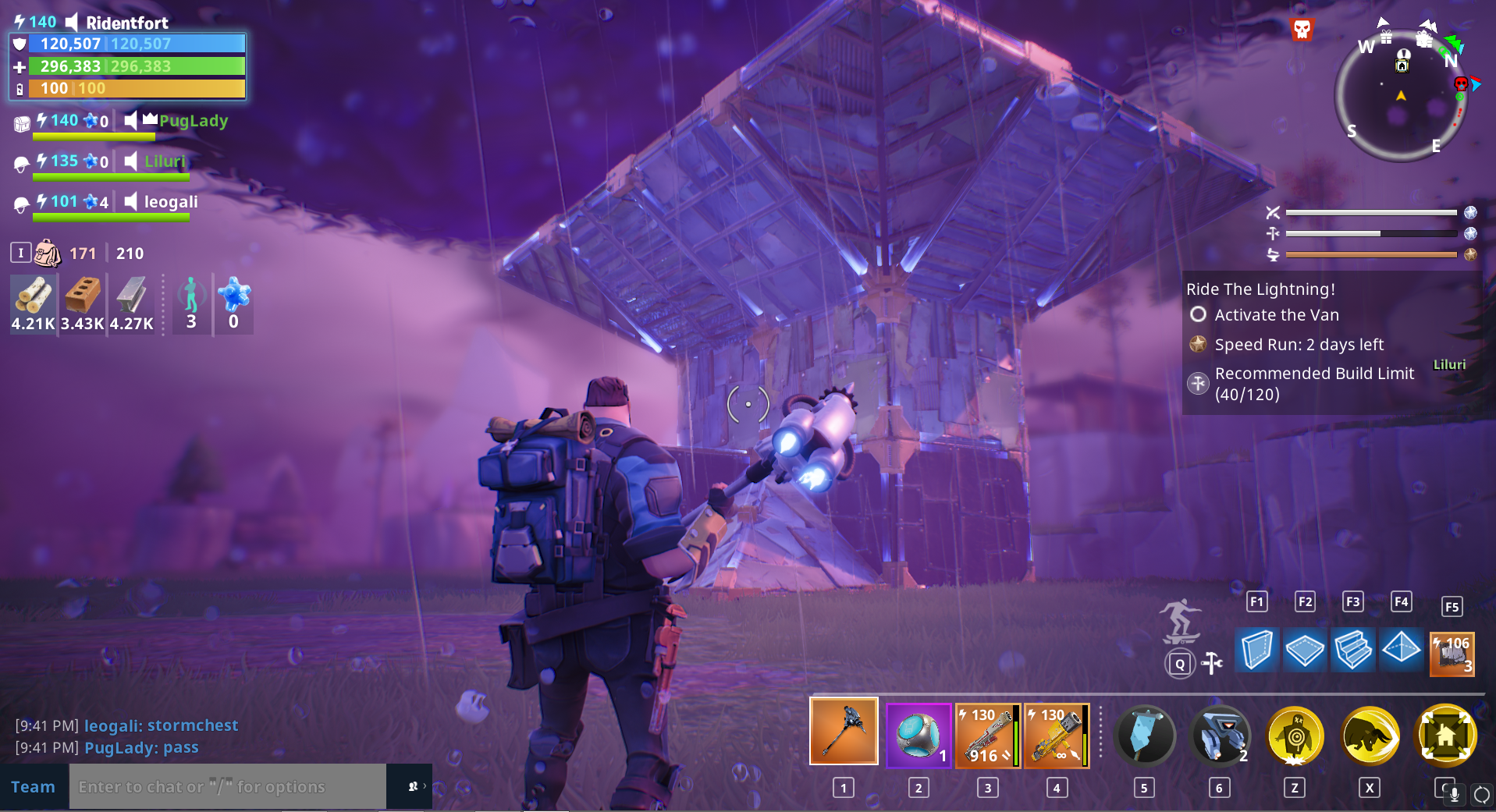Image resolution: width=1496 pixels, height=812 pixels.
Task: Mute leogali's voice chat speaker
Action: (x=130, y=202)
